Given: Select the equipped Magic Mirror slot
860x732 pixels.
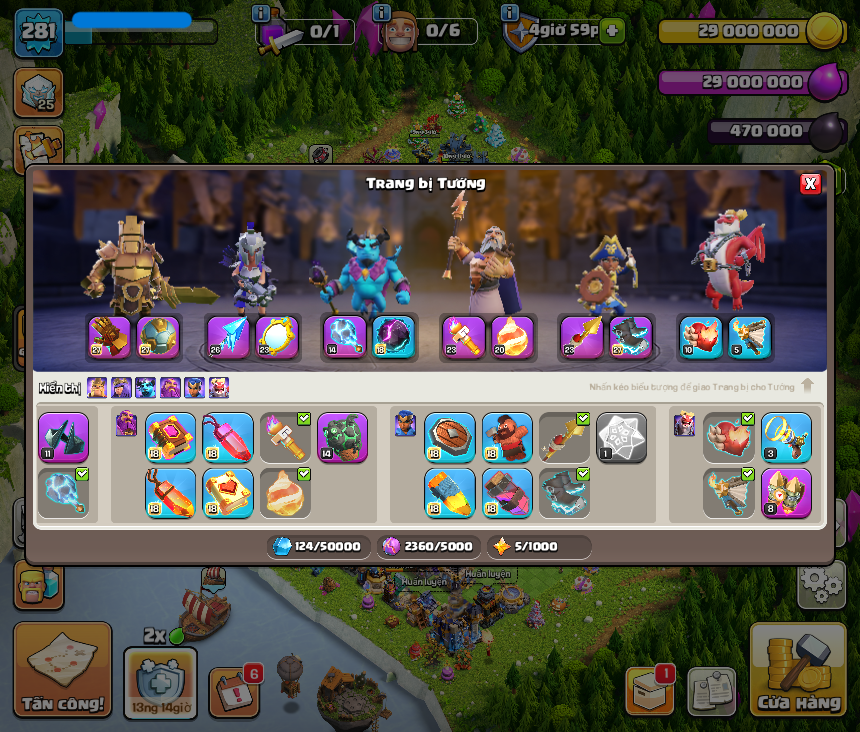Looking at the screenshot, I should 277,338.
